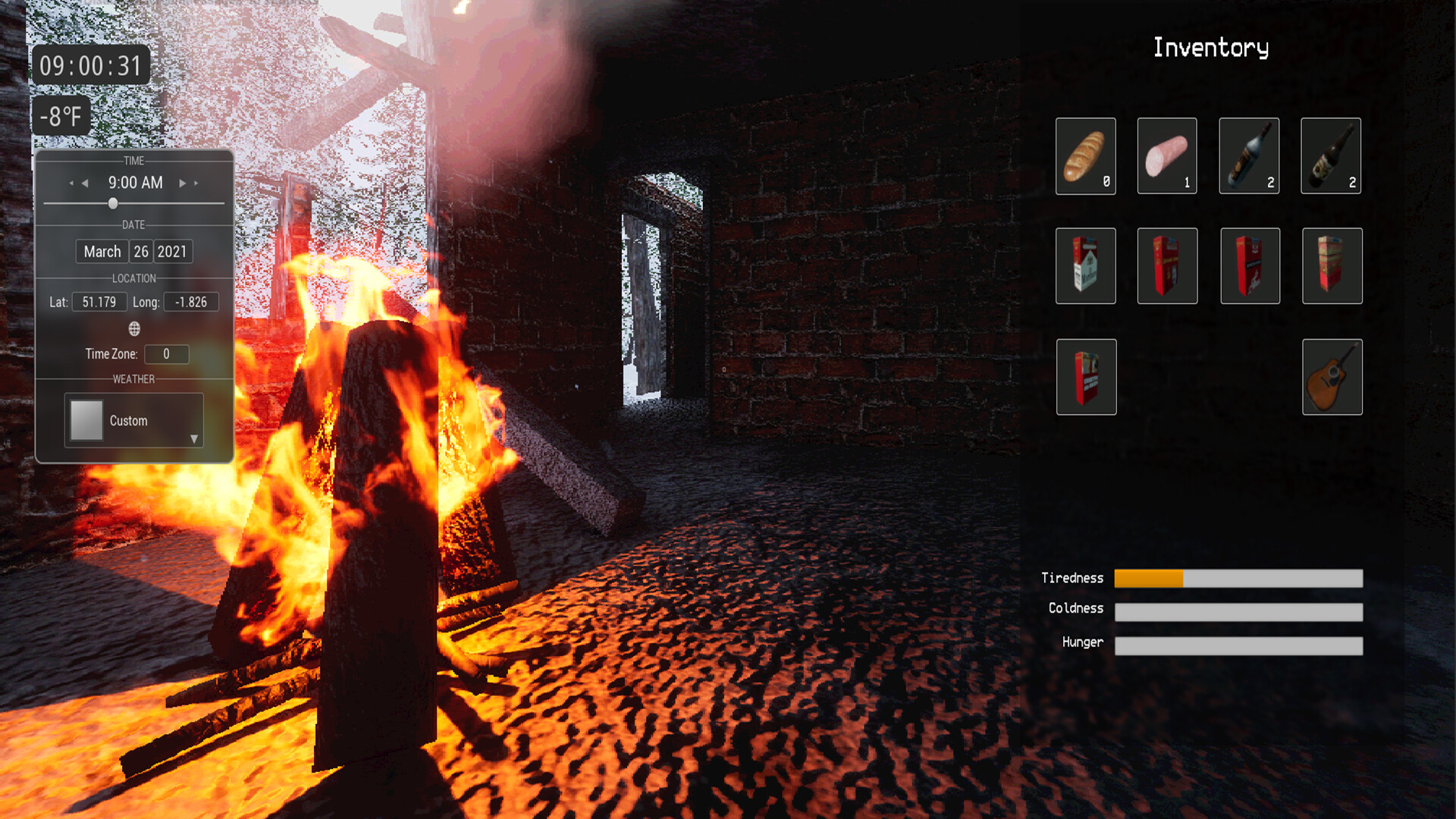Select the Marlboro cigarette pack
This screenshot has height=819, width=1456.
coord(1086,266)
